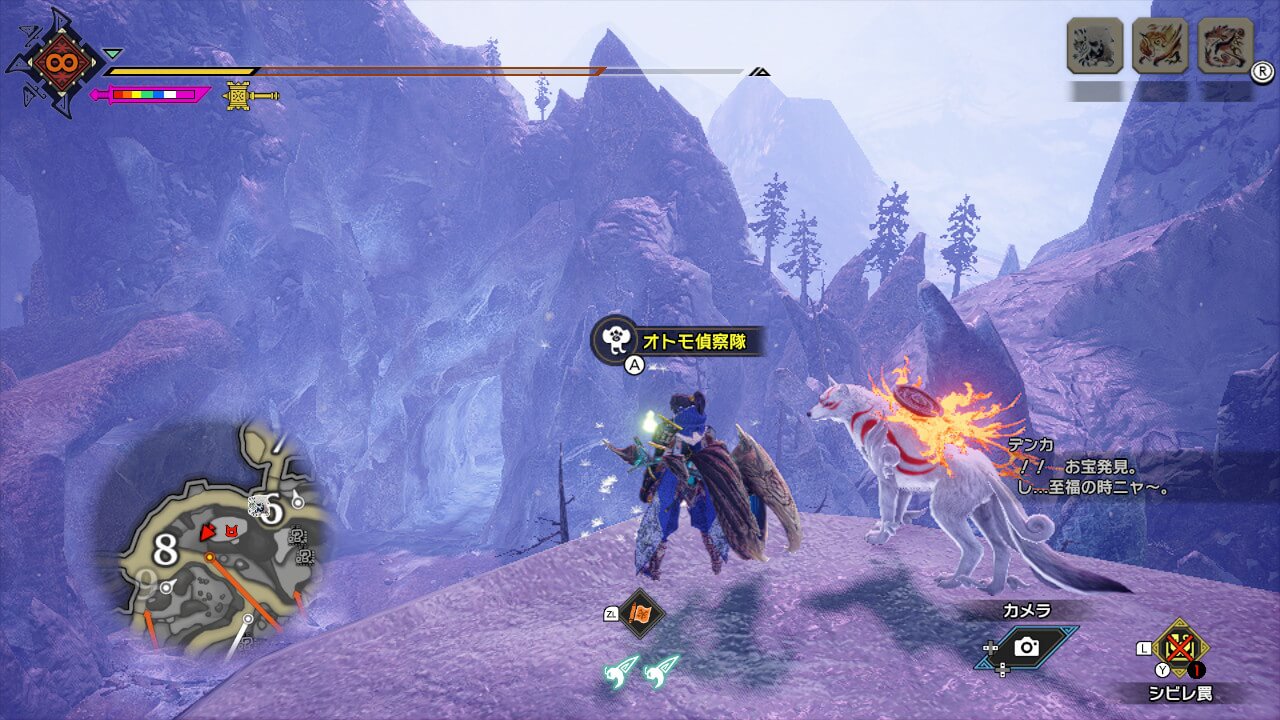Select the red serpent monster target icon

click(1225, 45)
